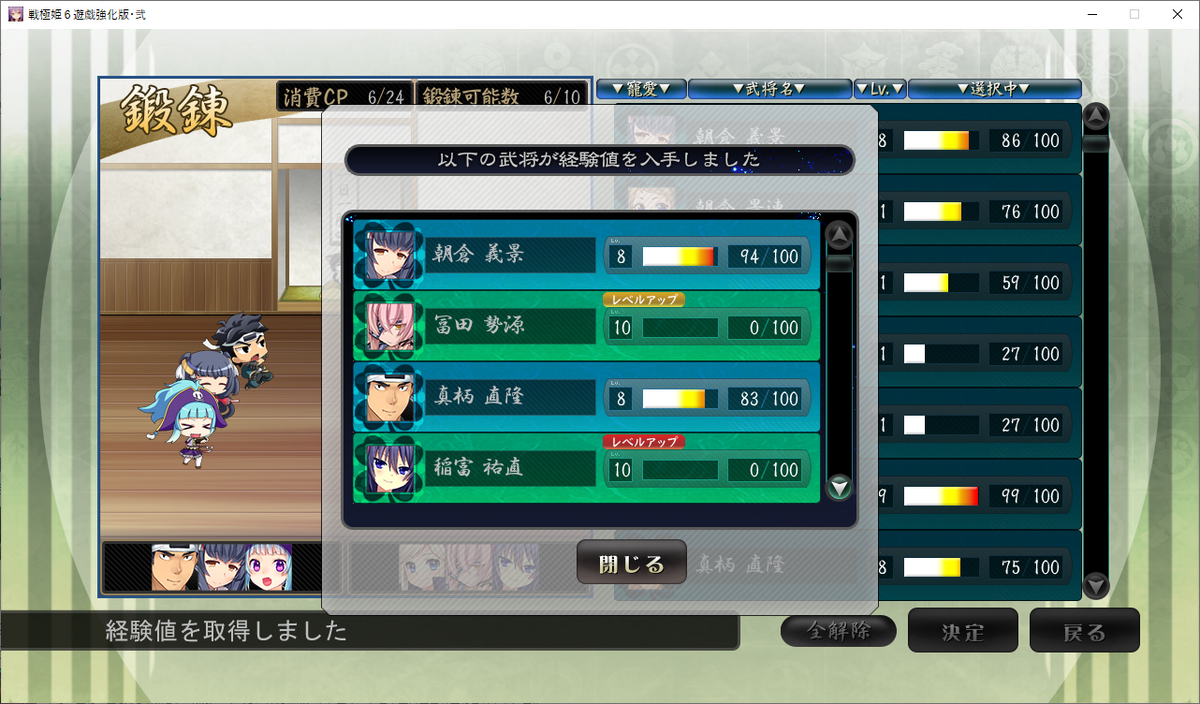The image size is (1200, 704).
Task: Click the popup list's scroll-up arrow
Action: 840,237
